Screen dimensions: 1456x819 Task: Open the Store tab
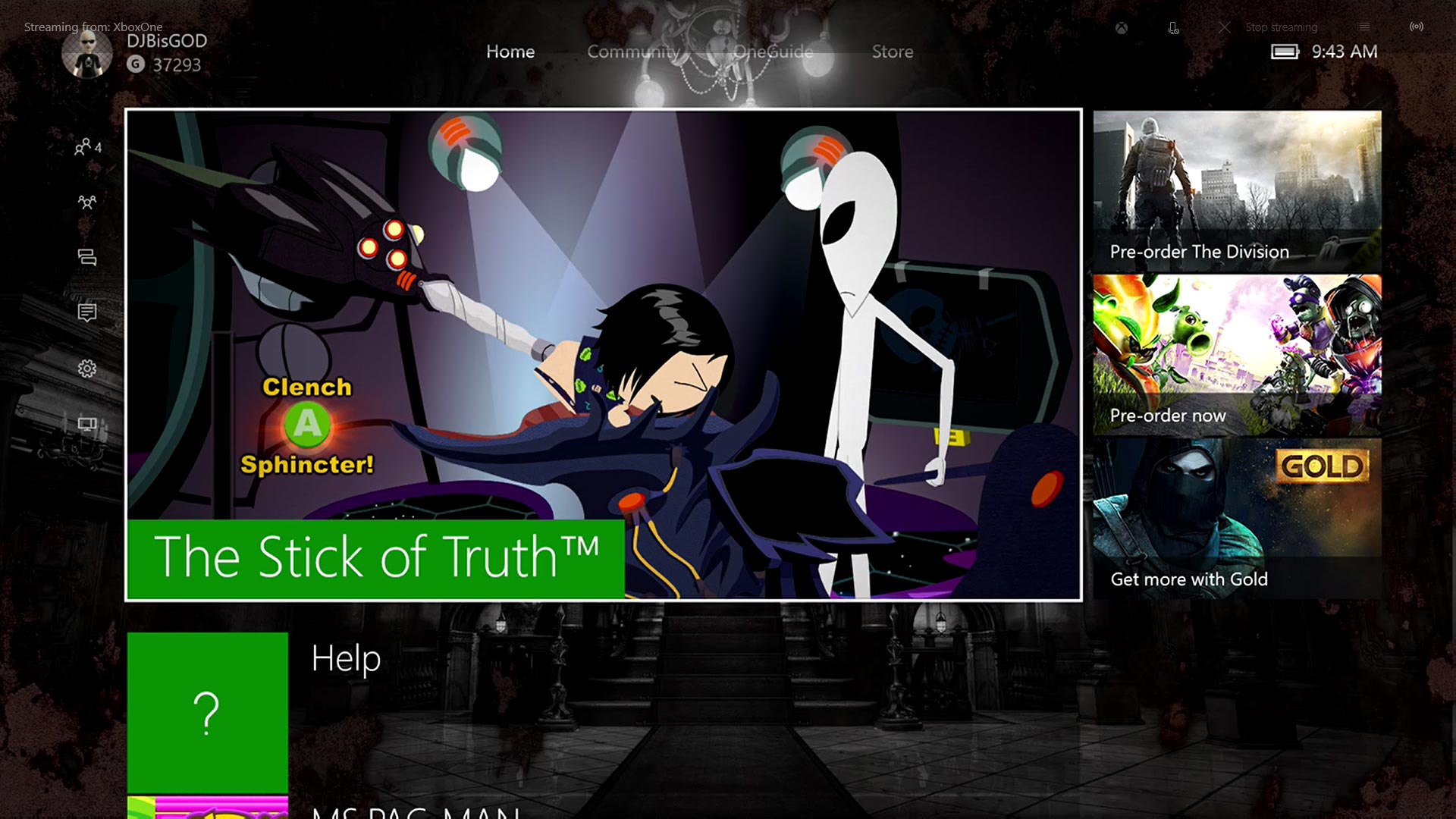click(892, 52)
